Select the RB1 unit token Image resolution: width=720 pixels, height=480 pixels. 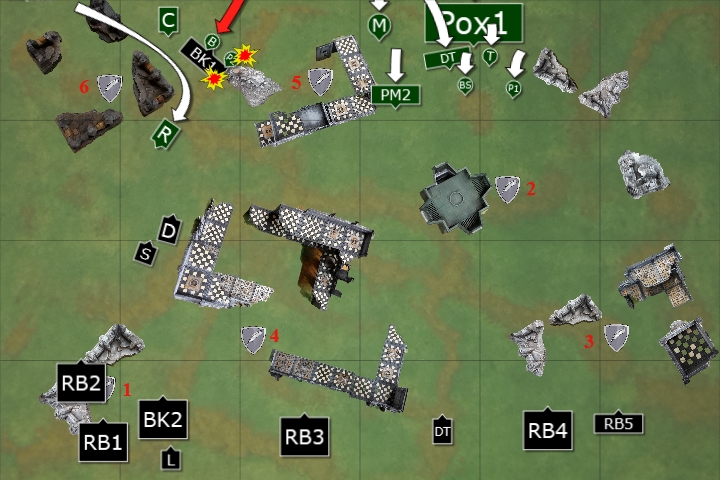pos(103,441)
